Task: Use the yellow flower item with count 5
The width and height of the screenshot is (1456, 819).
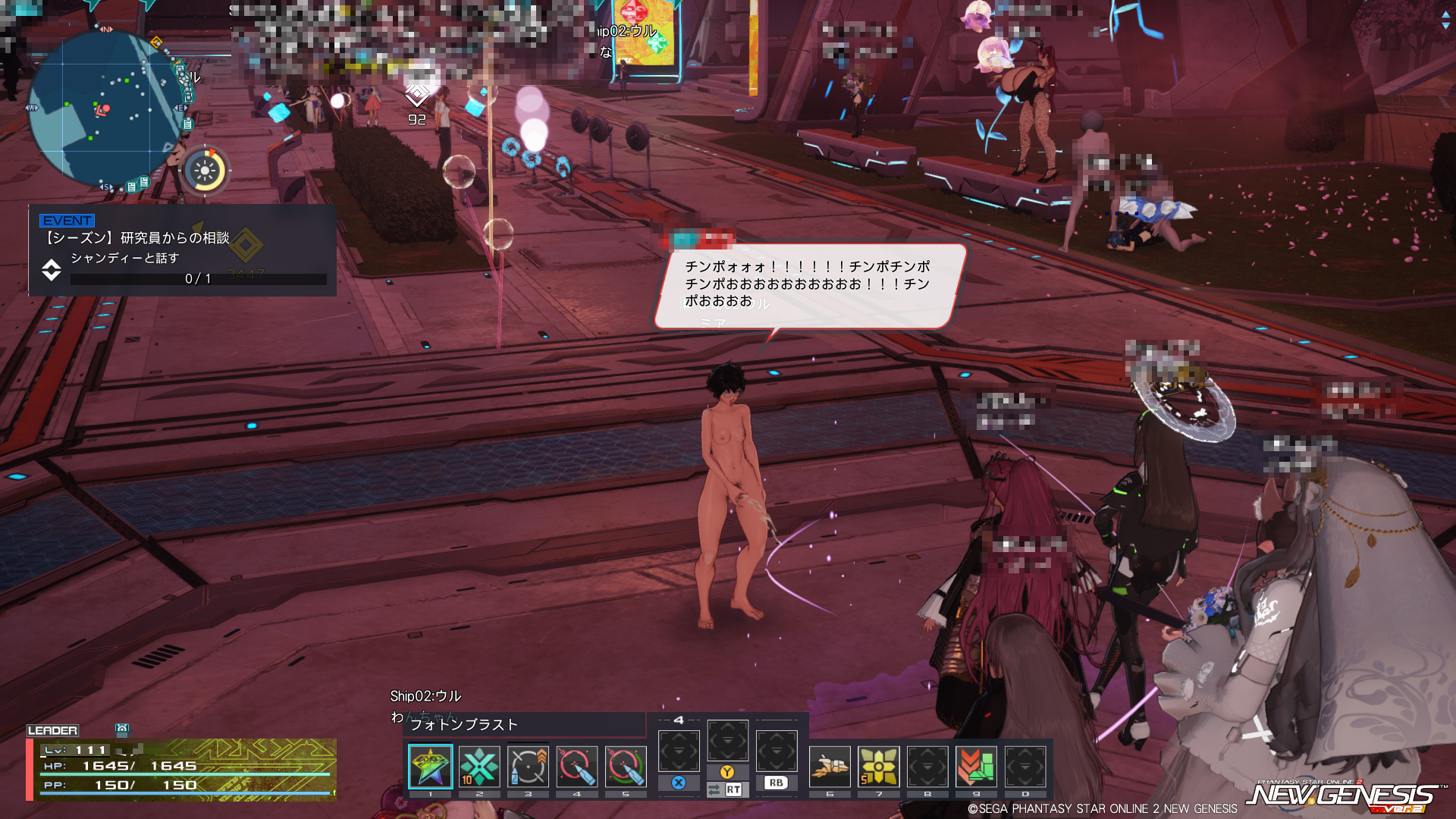Action: [x=878, y=766]
